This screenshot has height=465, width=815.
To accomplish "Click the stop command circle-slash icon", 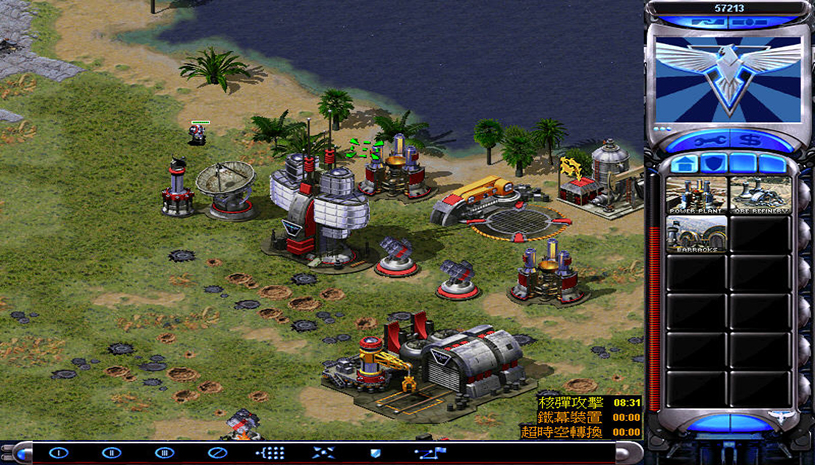I will point(217,453).
